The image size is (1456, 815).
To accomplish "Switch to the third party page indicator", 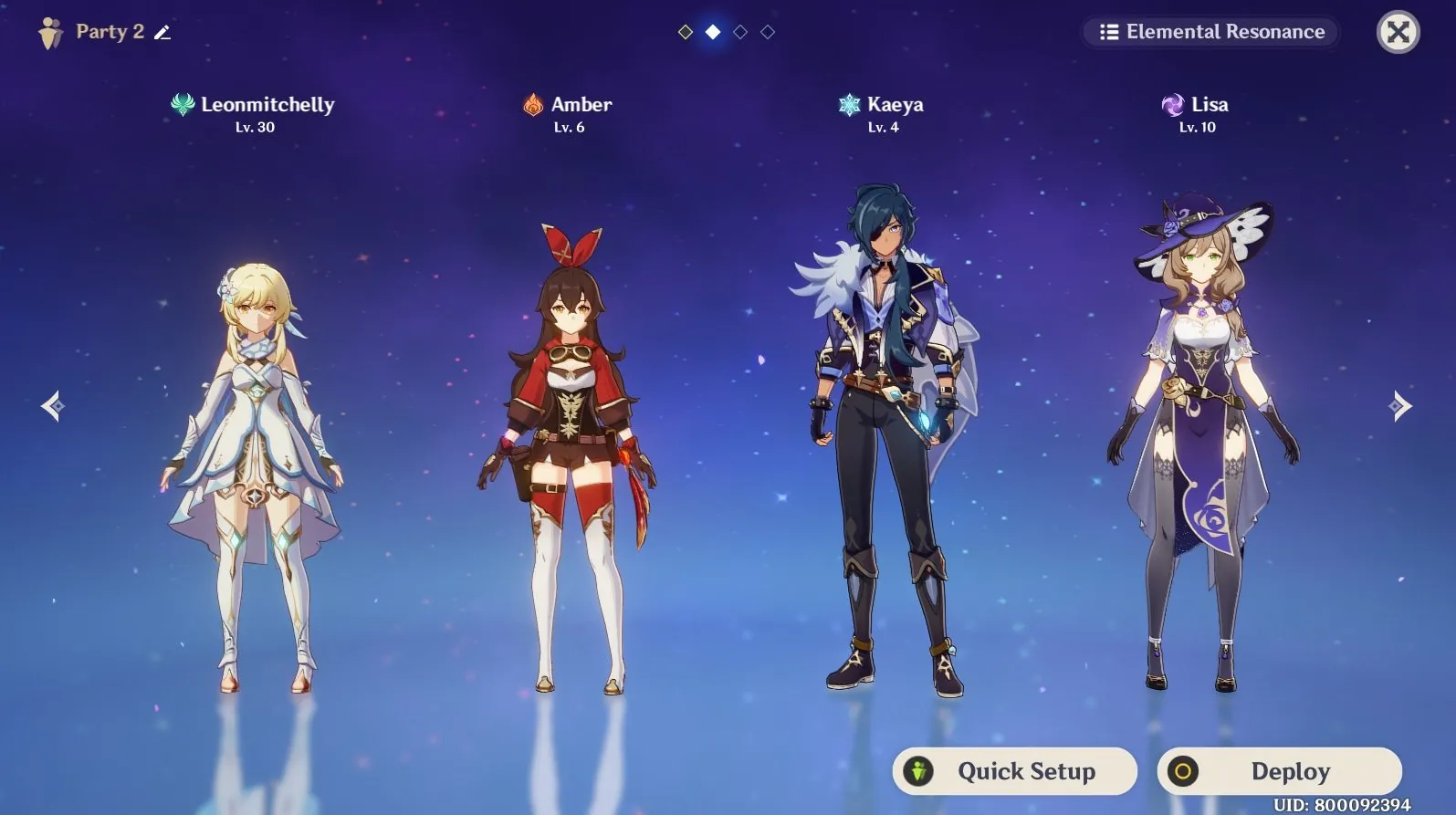I will [x=740, y=32].
